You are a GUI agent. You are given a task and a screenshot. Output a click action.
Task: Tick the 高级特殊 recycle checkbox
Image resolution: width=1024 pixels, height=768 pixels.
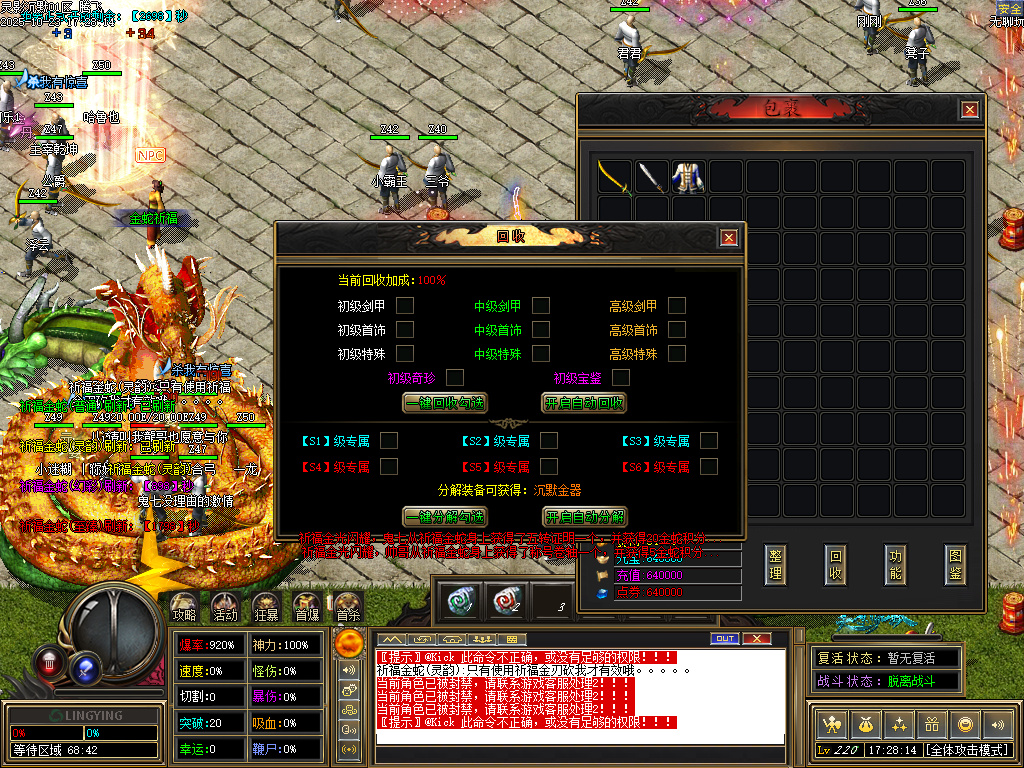point(677,353)
